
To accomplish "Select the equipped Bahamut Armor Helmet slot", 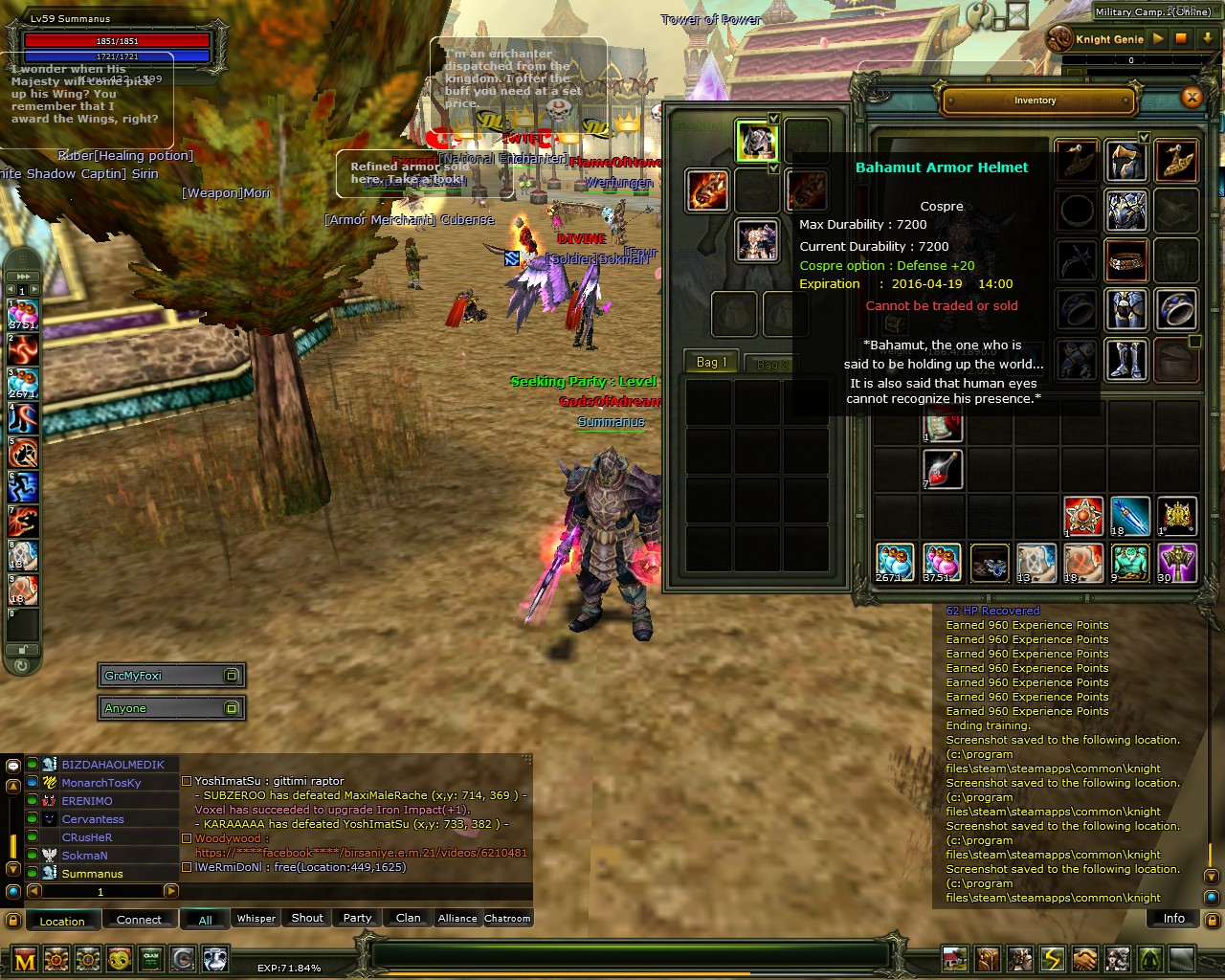I will tap(756, 142).
